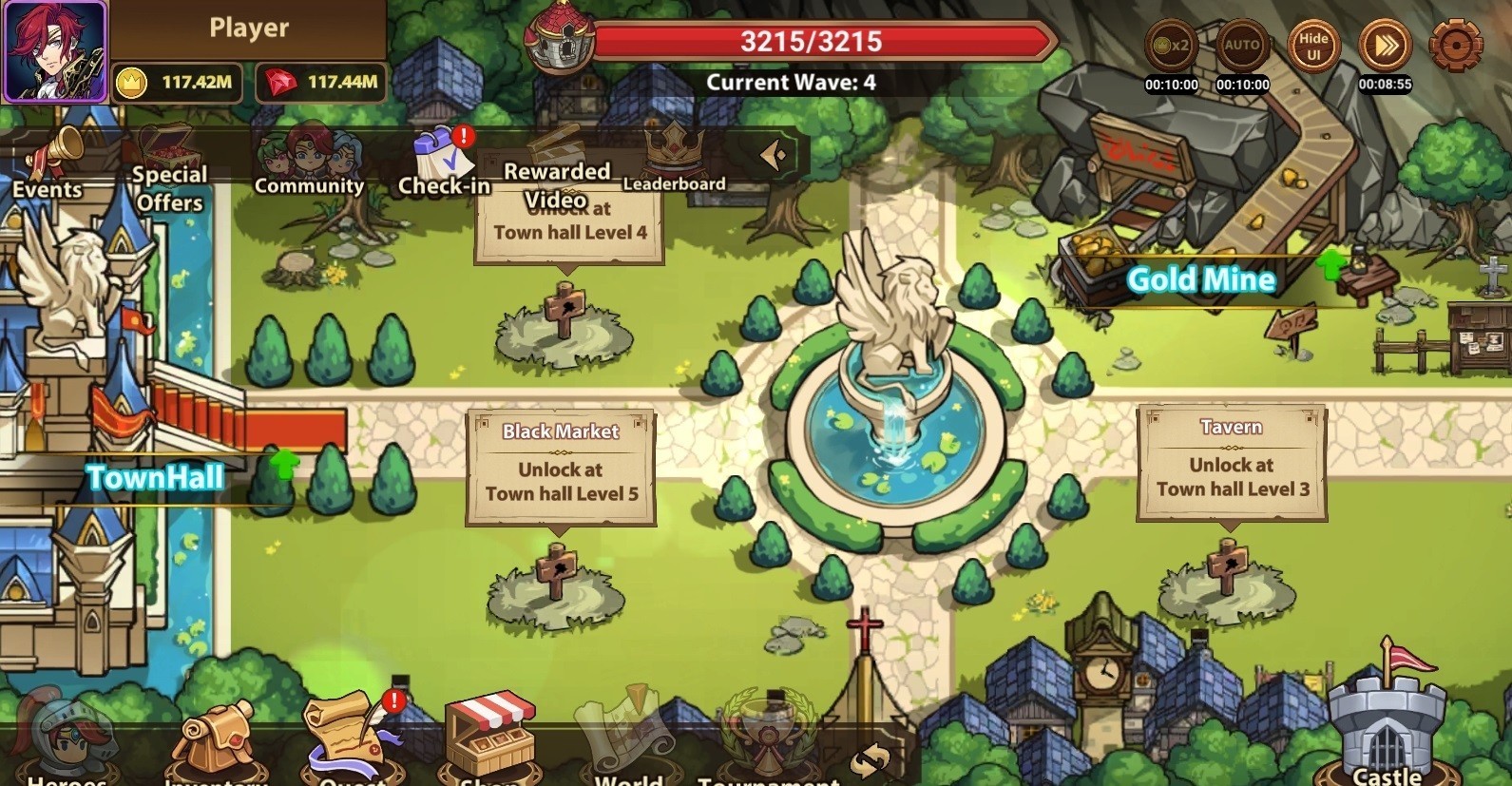The height and width of the screenshot is (786, 1512).
Task: Open the Quest scroll
Action: click(x=352, y=741)
